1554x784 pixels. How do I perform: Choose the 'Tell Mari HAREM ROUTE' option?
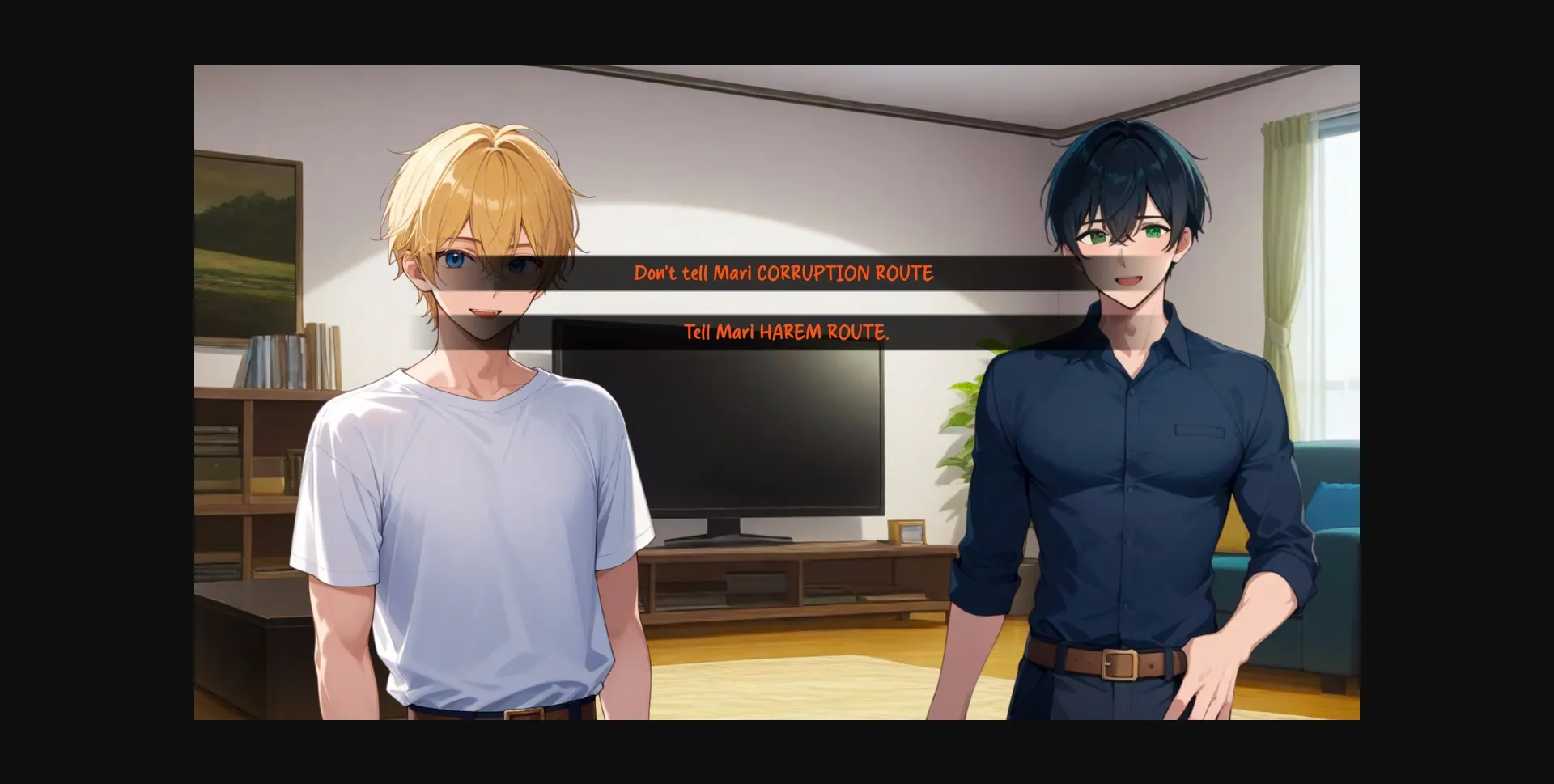coord(786,330)
